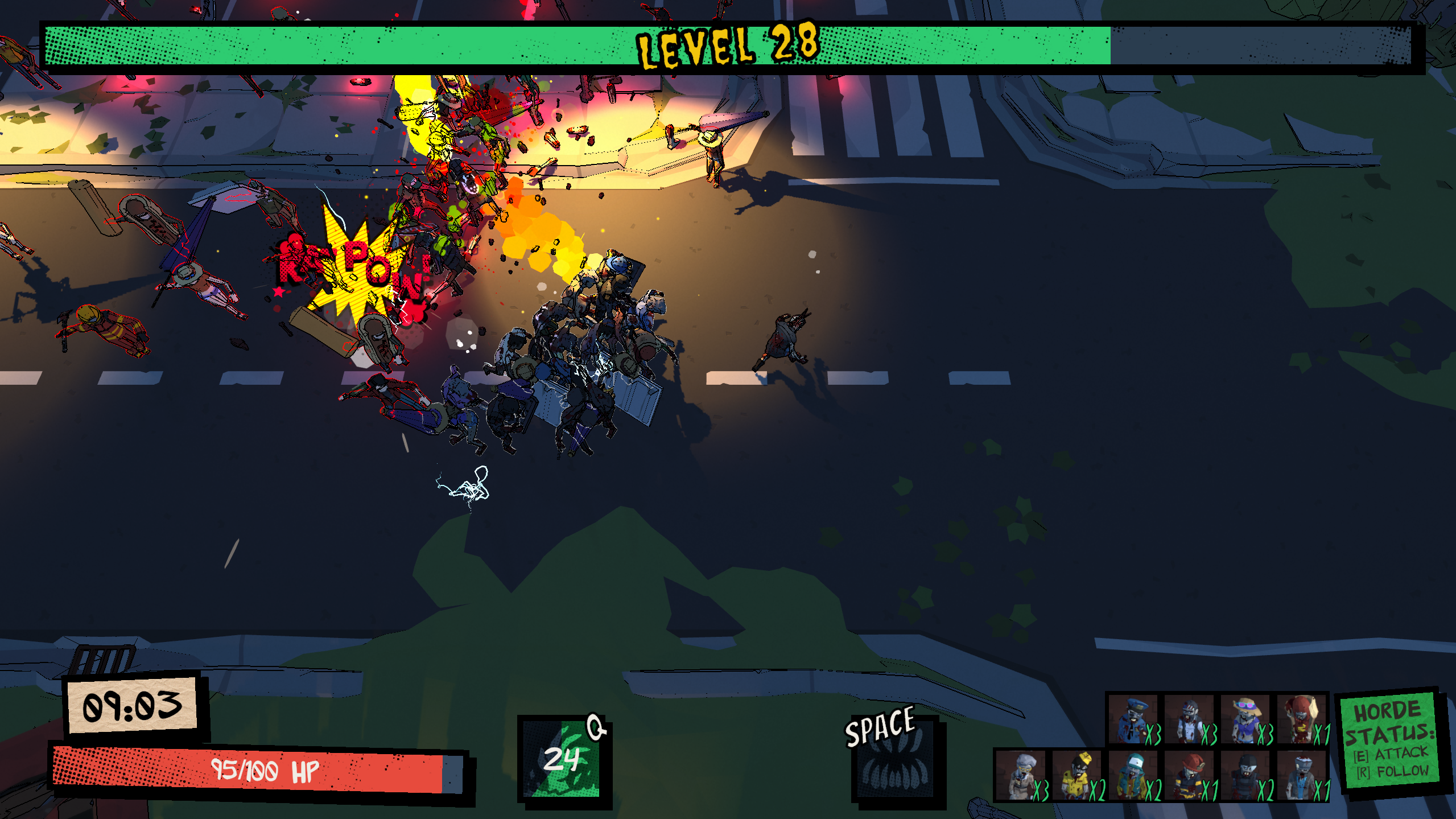This screenshot has height=819, width=1456.
Task: Select the firefighter zombie portrait
Action: pos(1190,775)
